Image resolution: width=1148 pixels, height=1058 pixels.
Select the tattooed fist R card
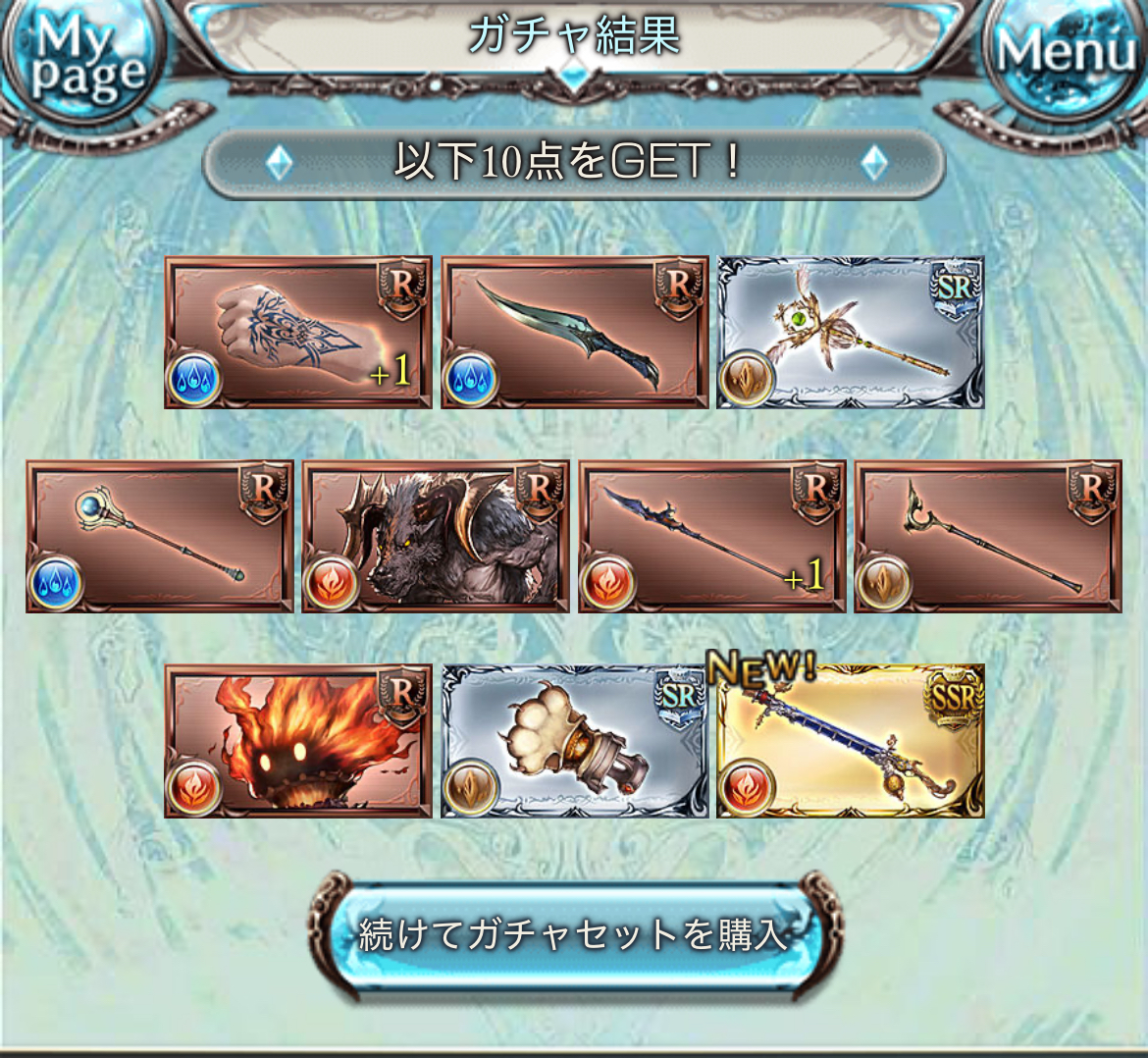[298, 333]
